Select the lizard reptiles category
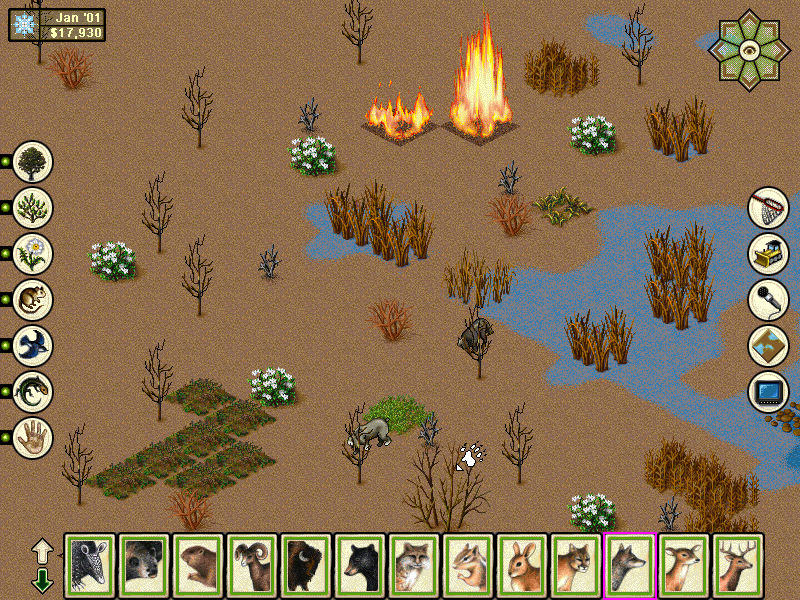Screen dimensions: 800x600 (33, 391)
